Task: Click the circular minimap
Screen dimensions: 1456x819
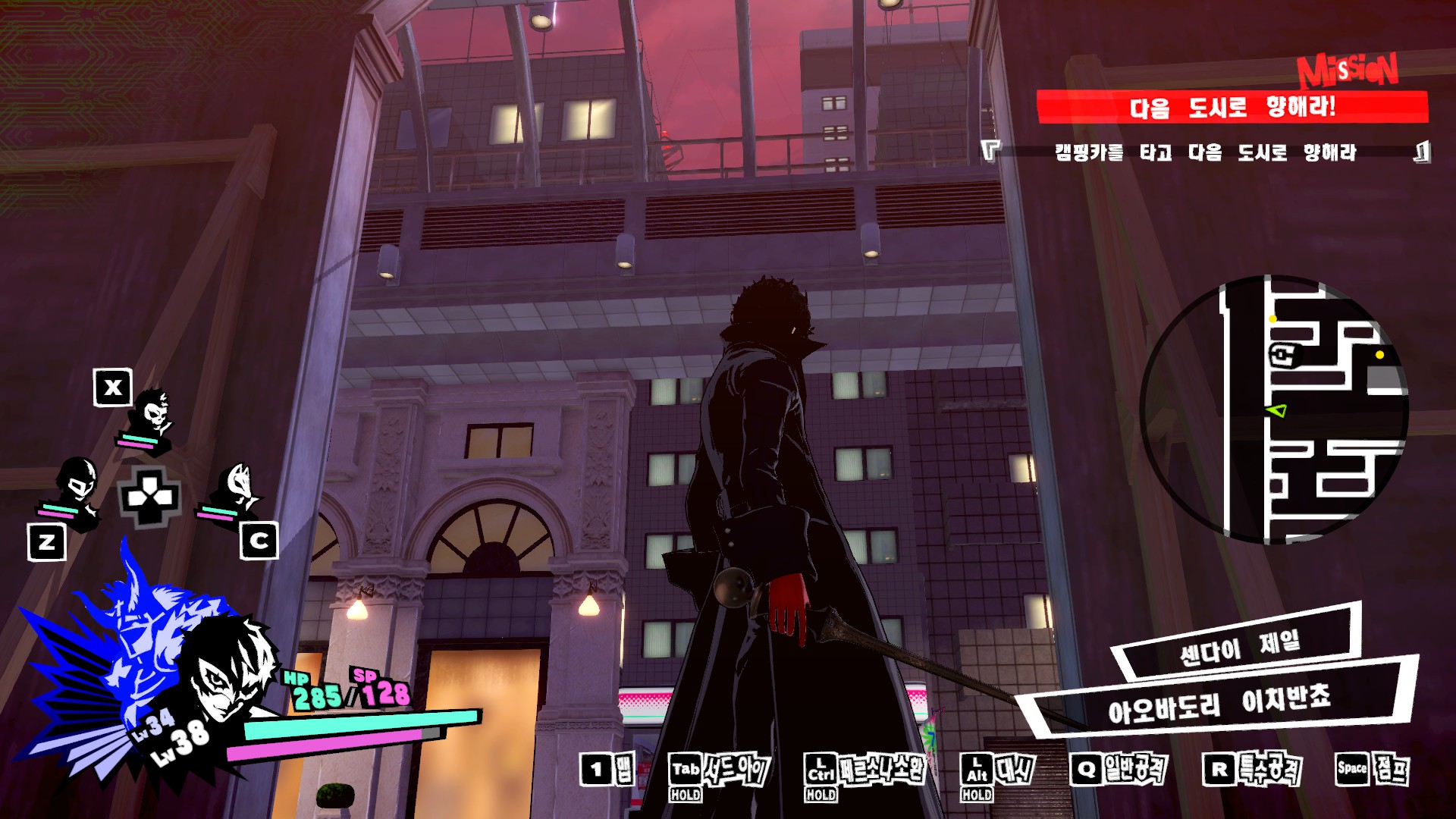Action: point(1274,409)
